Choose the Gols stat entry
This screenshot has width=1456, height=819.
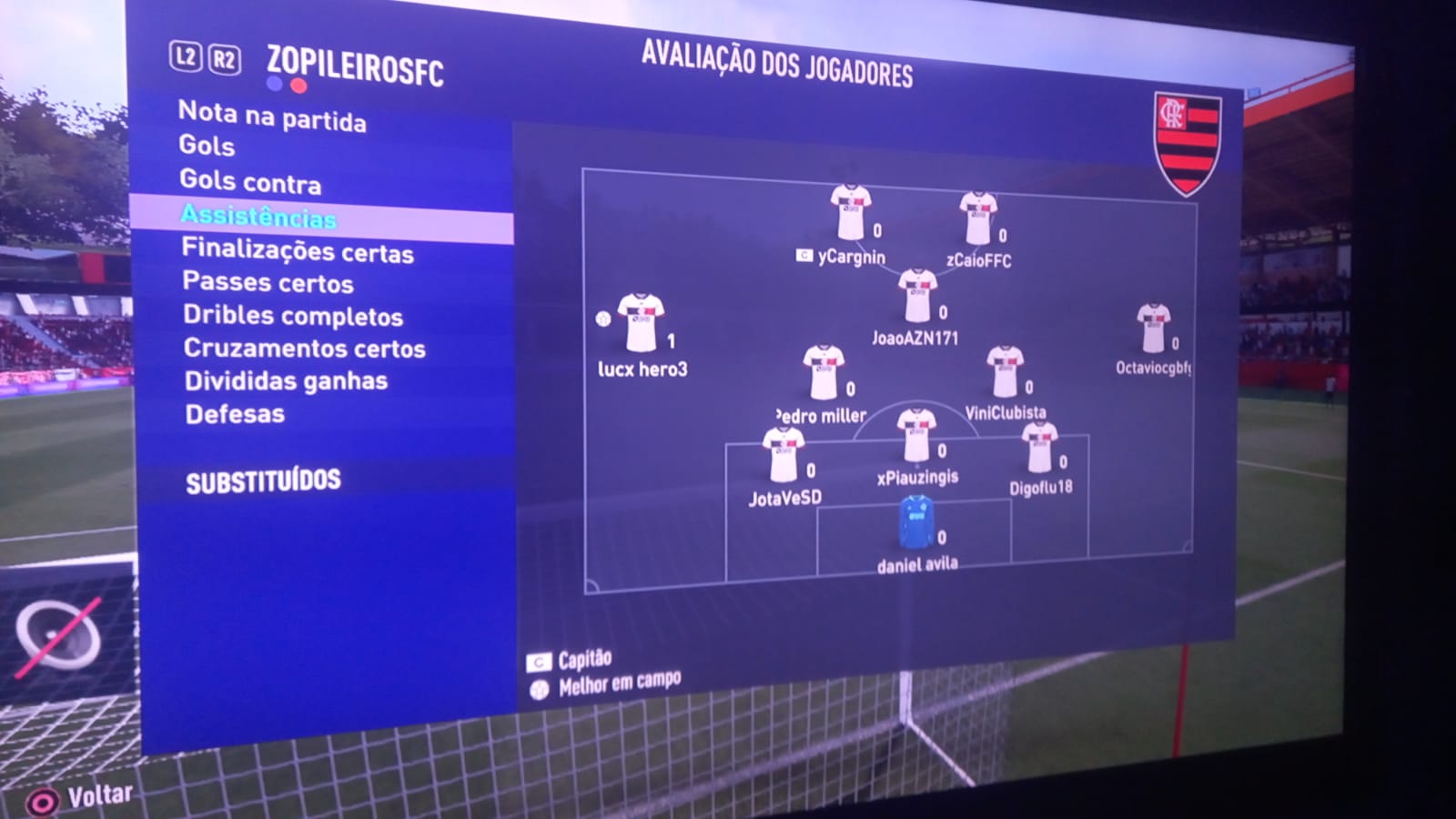[207, 146]
